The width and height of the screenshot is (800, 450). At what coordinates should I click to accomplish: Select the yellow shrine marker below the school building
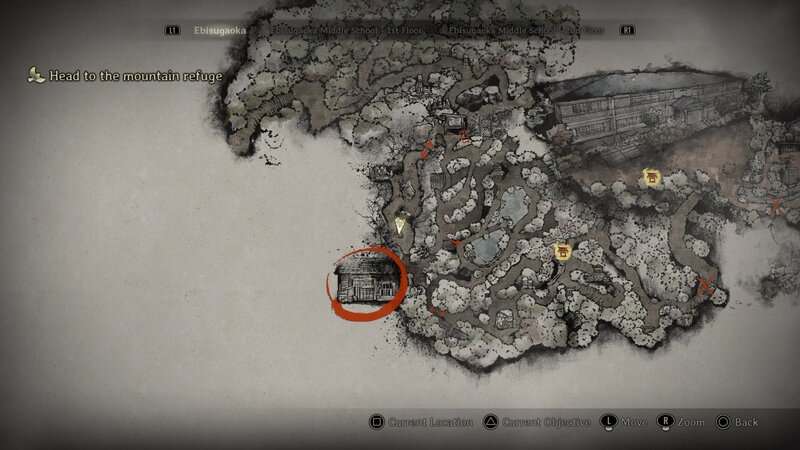[x=652, y=178]
